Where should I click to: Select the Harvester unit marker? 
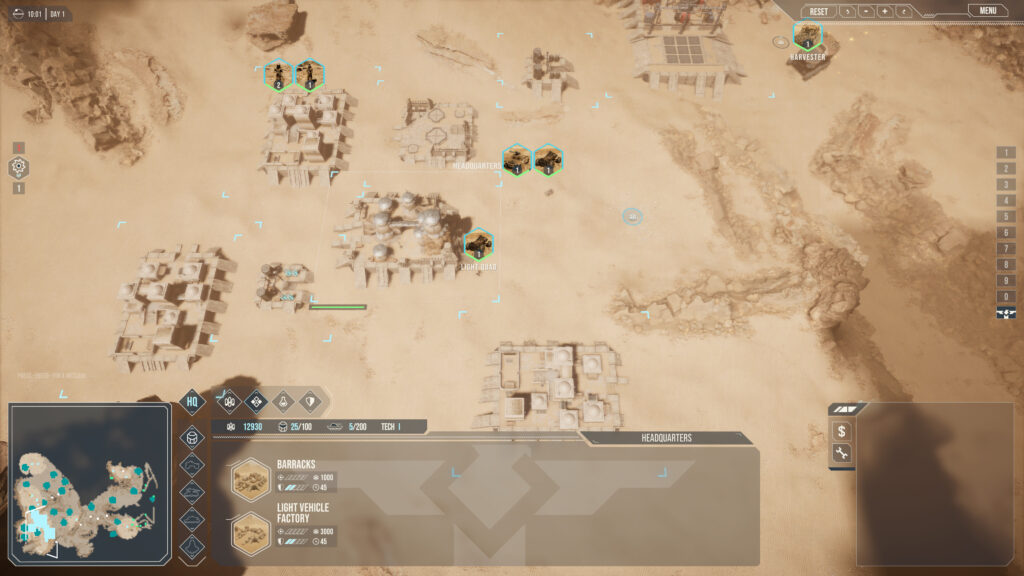(807, 37)
